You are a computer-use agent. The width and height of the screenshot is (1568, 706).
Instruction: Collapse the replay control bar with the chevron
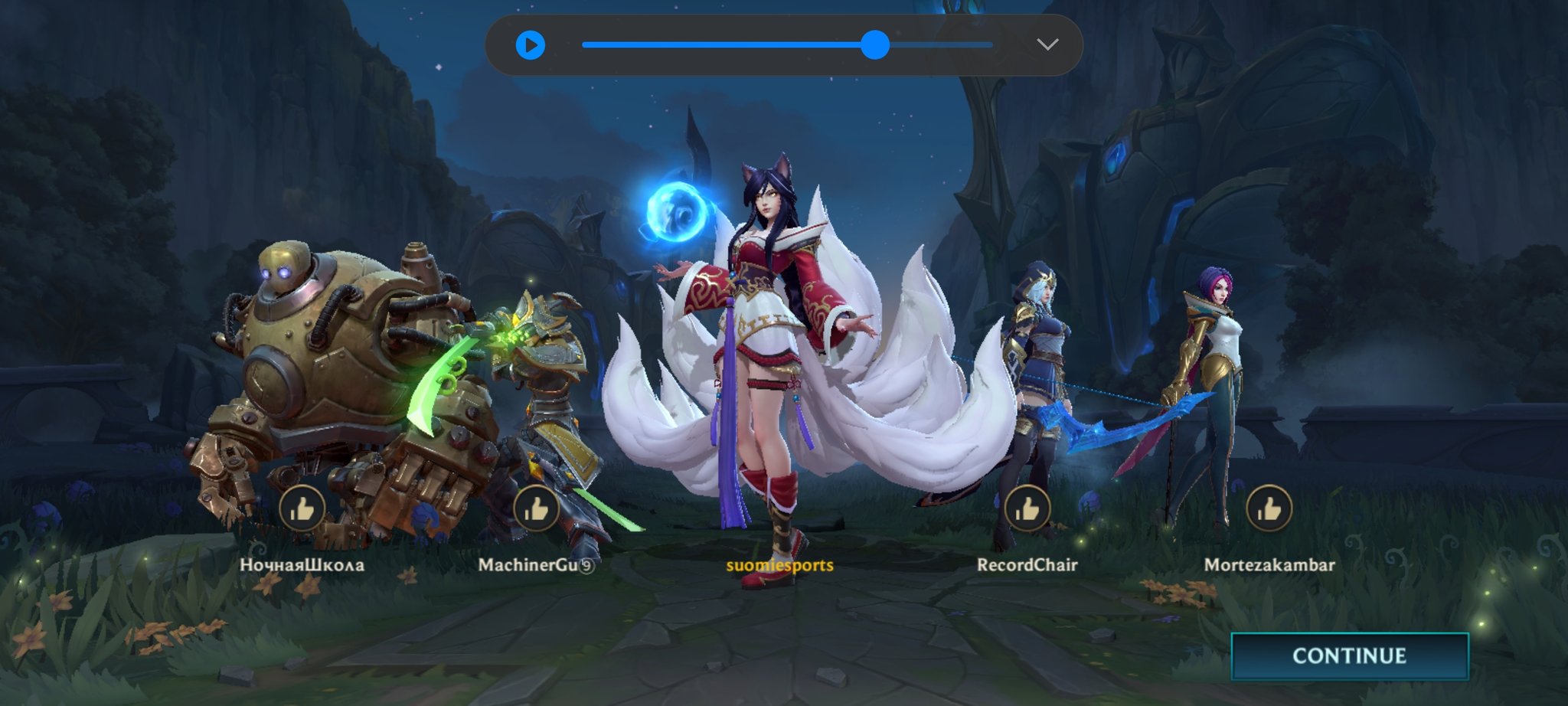coord(1049,44)
